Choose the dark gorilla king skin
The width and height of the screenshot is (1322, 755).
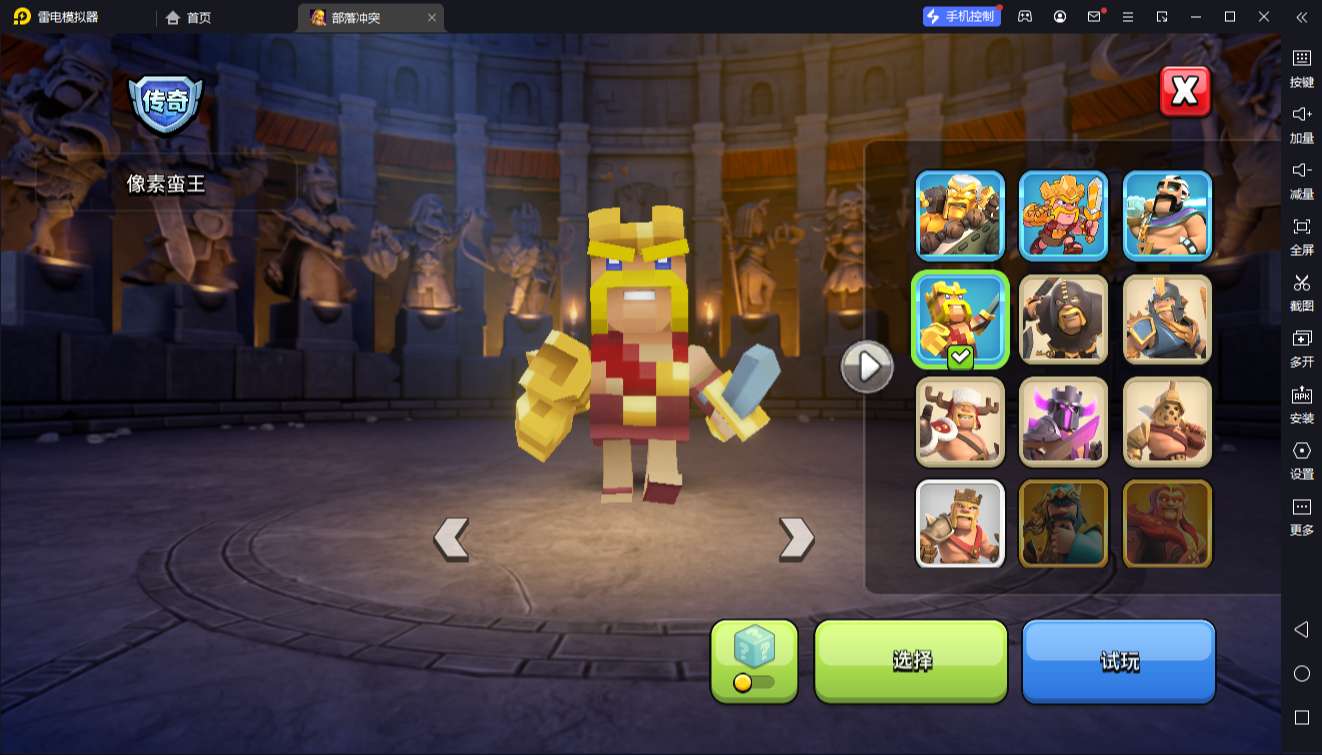[1063, 319]
